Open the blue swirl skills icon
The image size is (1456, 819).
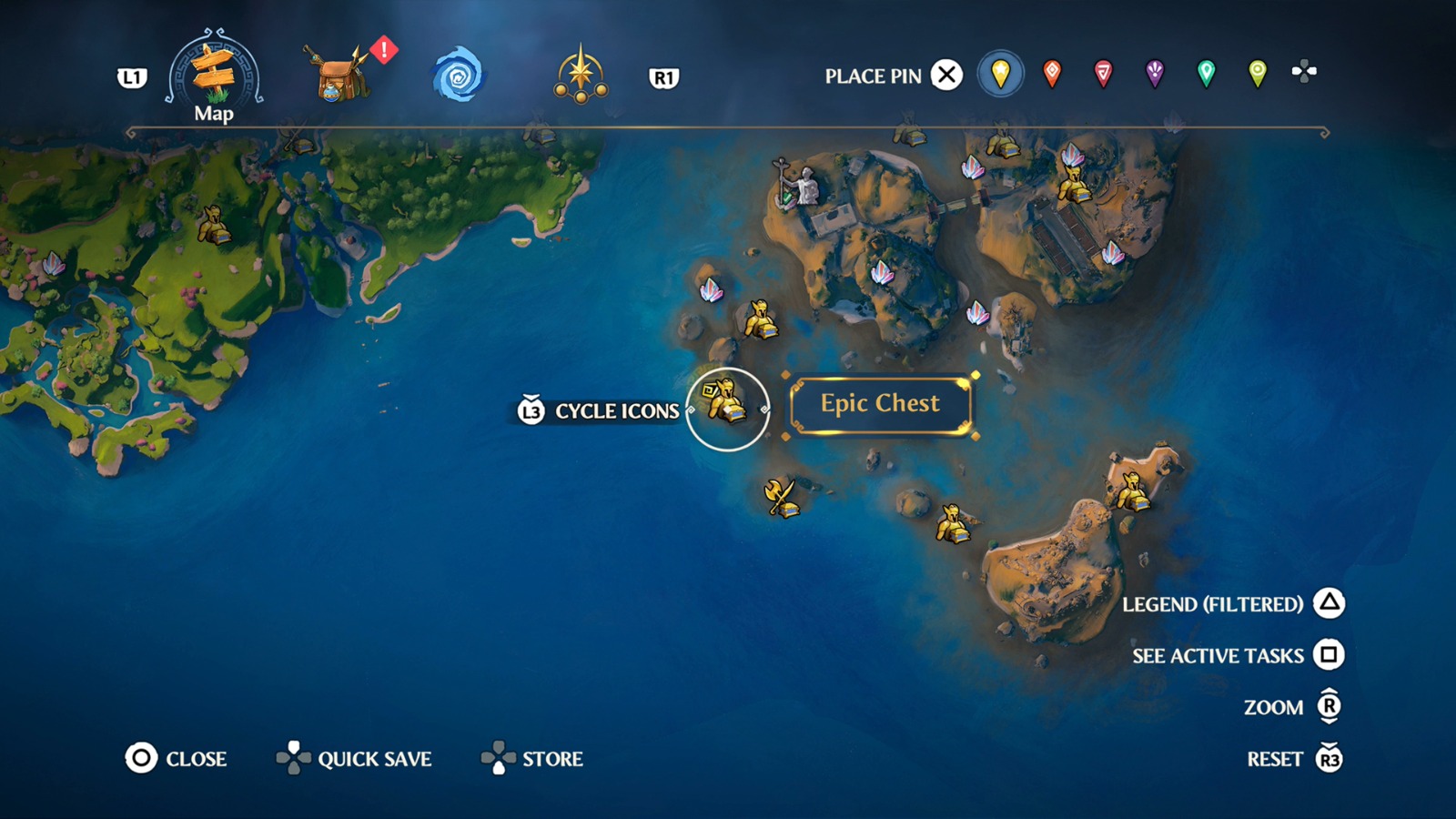pyautogui.click(x=461, y=76)
